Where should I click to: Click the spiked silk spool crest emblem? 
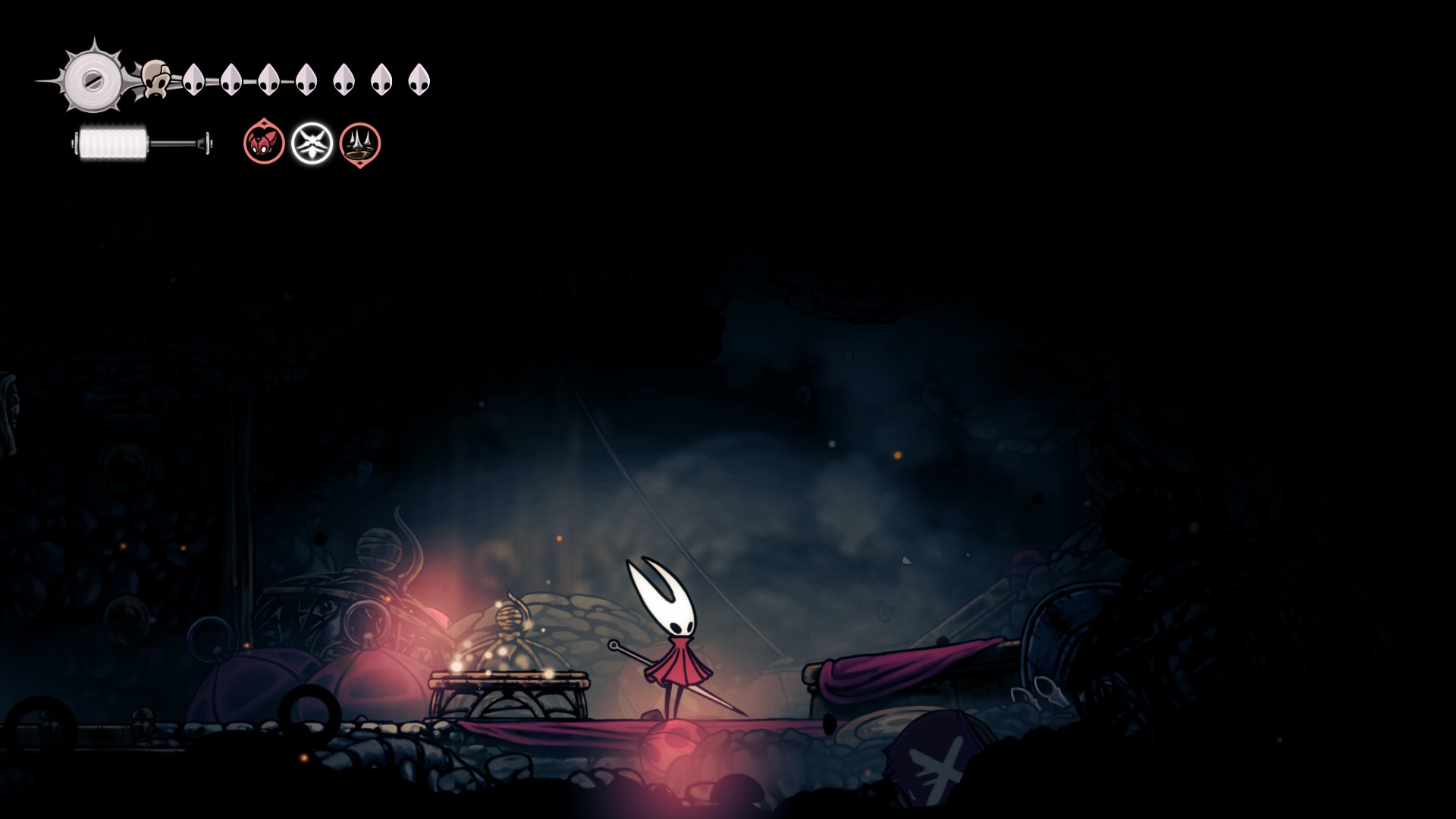click(93, 79)
